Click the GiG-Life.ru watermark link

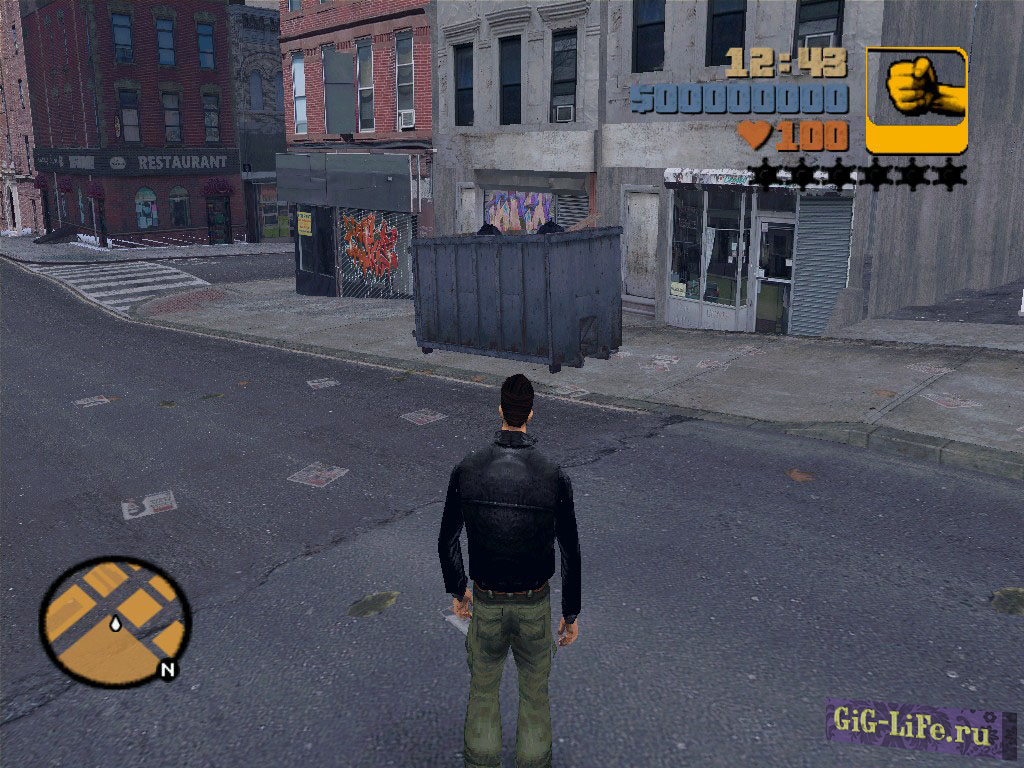tap(913, 734)
